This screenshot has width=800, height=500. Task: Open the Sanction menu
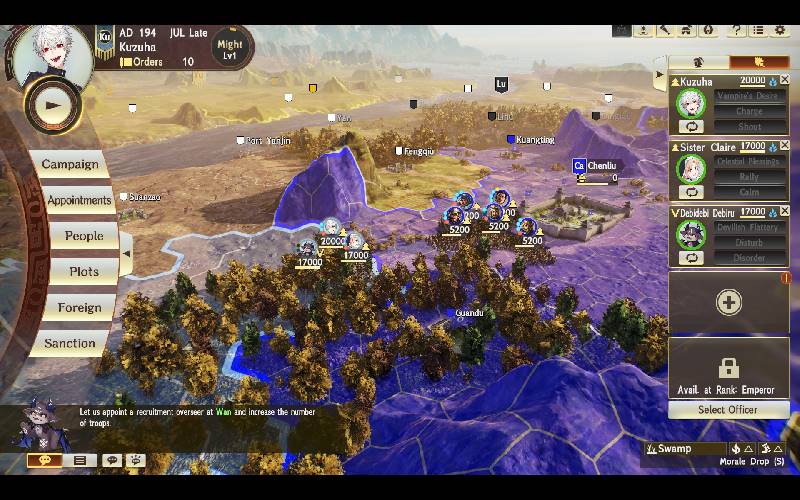tap(70, 343)
